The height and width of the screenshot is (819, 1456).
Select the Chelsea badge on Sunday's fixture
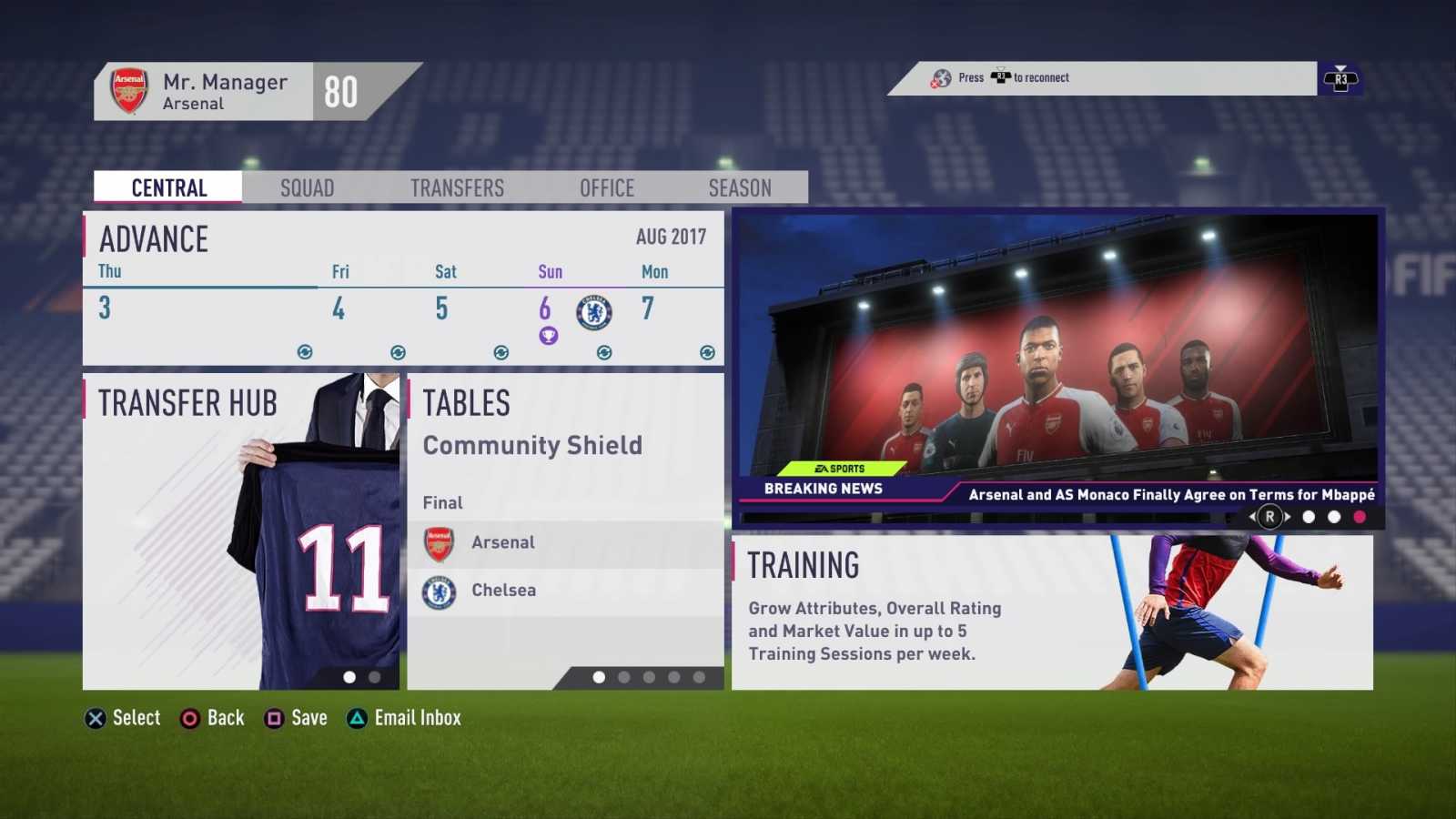point(593,312)
